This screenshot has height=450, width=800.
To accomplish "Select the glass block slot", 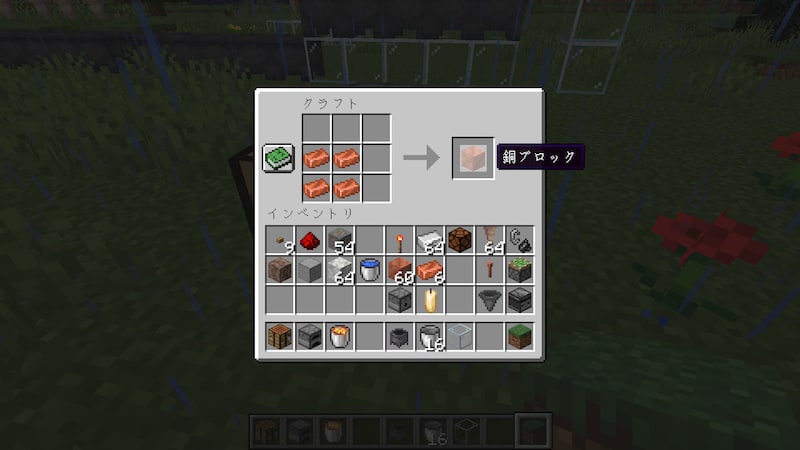I will [460, 337].
